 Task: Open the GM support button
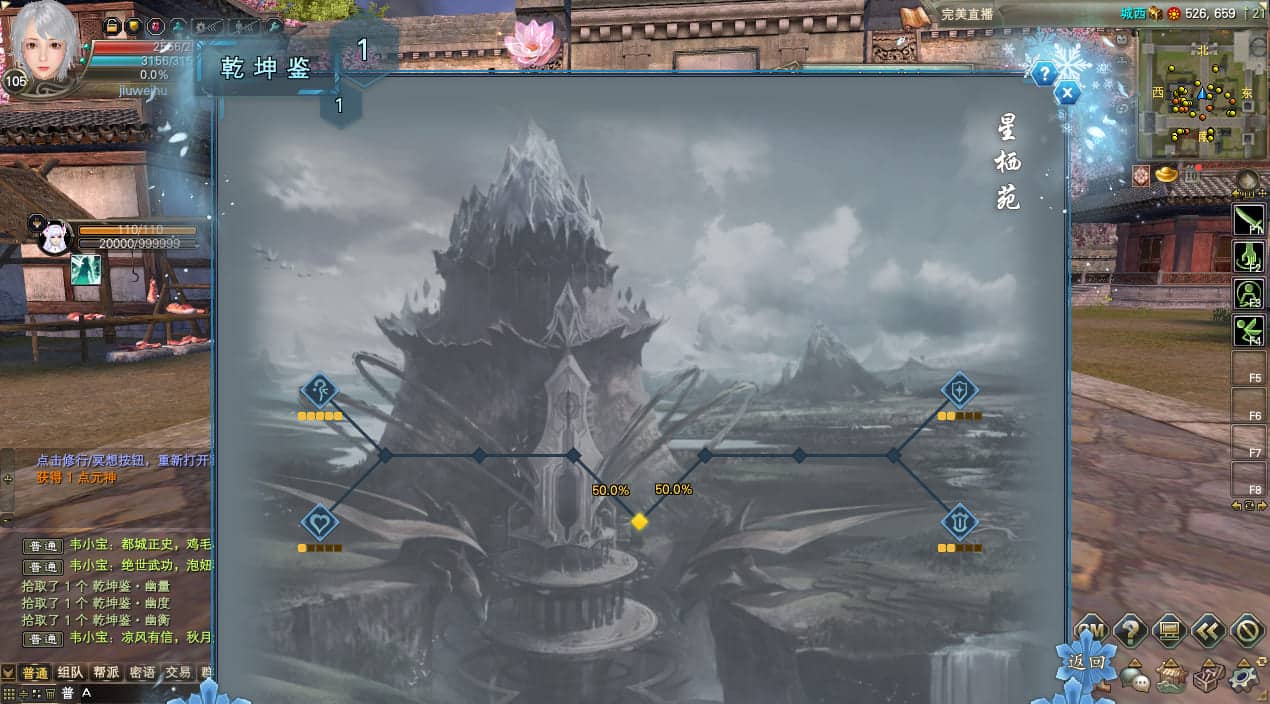pyautogui.click(x=1091, y=631)
